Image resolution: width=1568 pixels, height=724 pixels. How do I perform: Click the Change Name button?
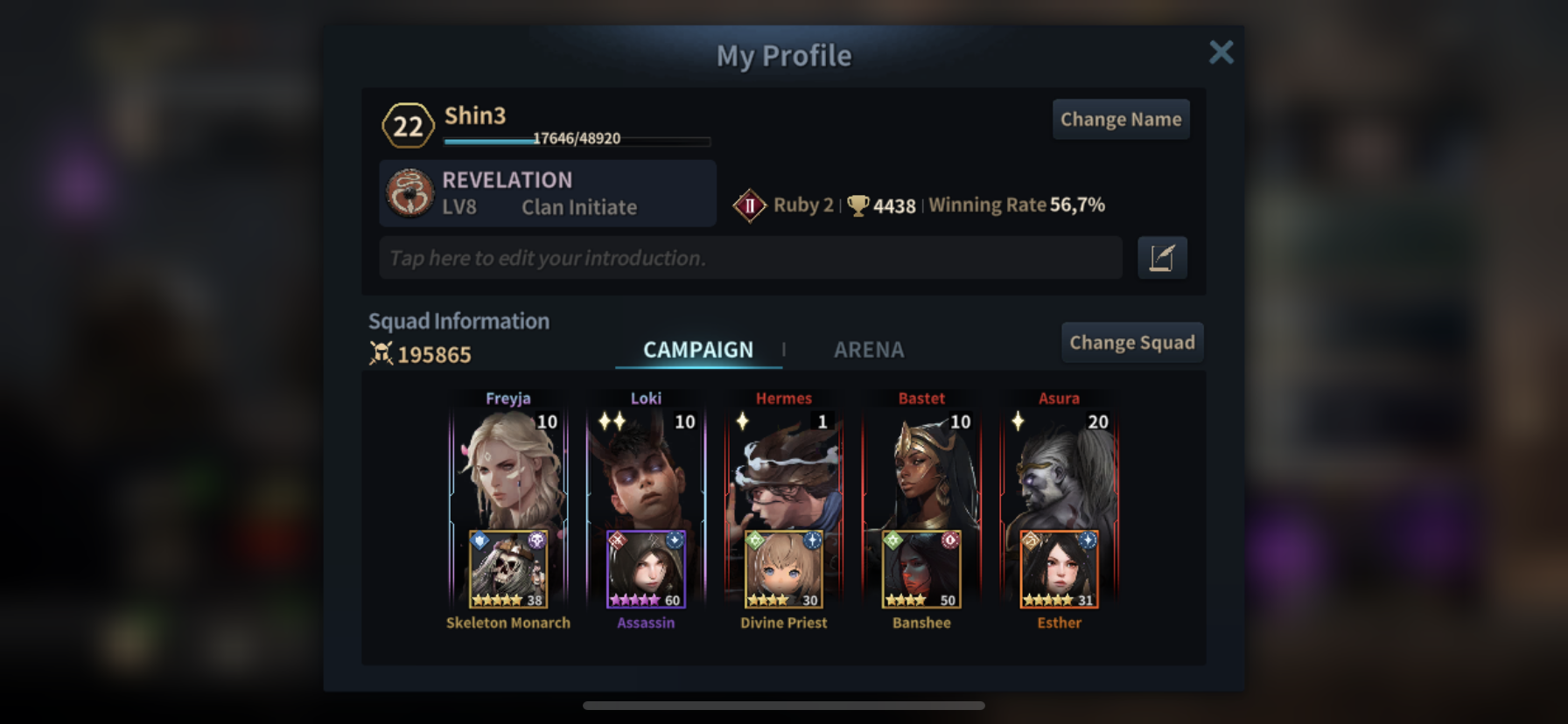tap(1120, 119)
